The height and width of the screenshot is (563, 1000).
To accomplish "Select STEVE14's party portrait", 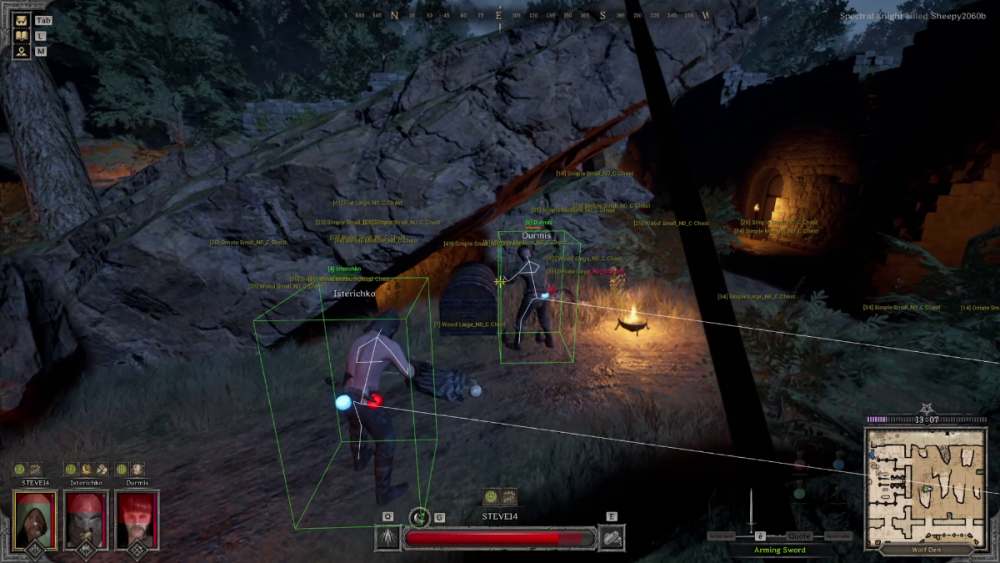I will point(35,516).
